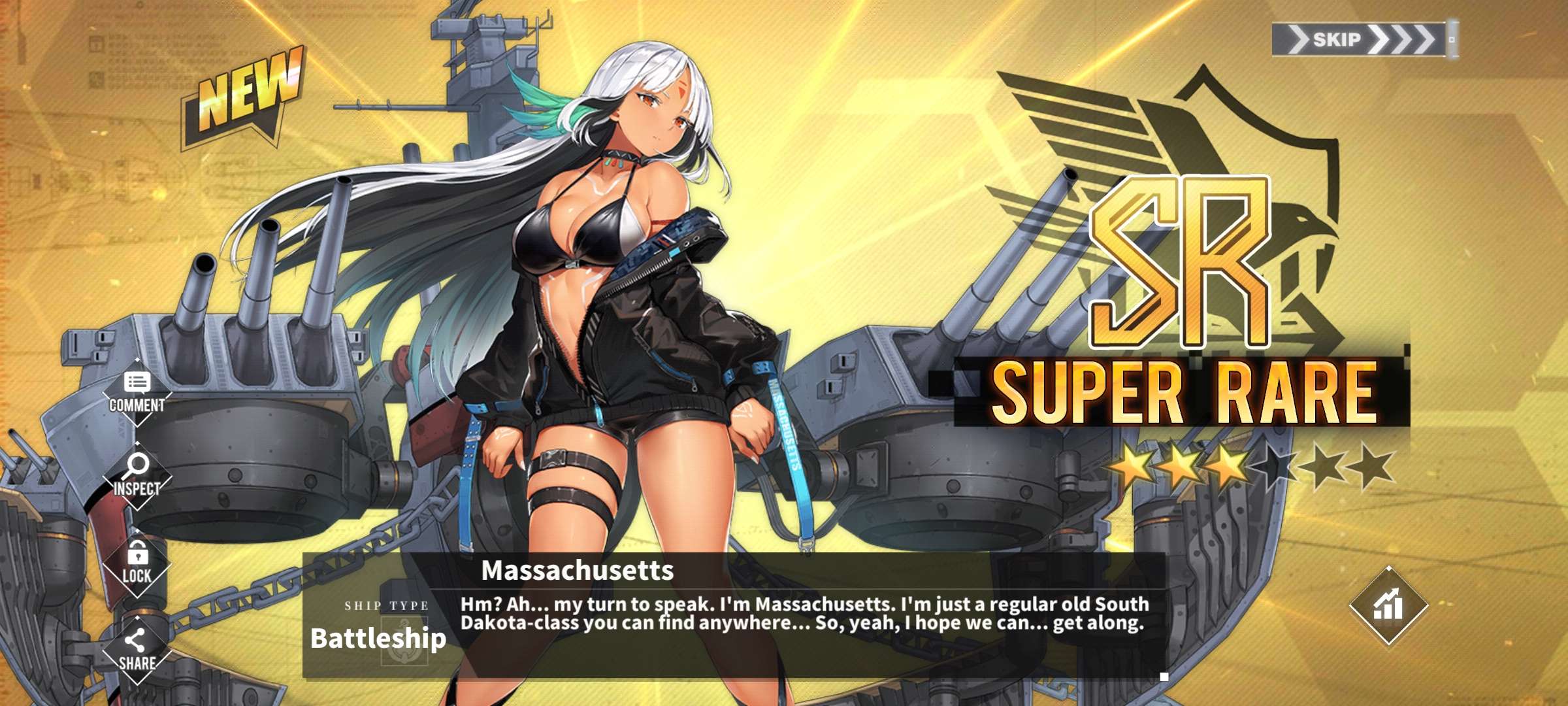Screen dimensions: 1568x706
Task: Lock the newly obtained ship
Action: click(x=137, y=563)
